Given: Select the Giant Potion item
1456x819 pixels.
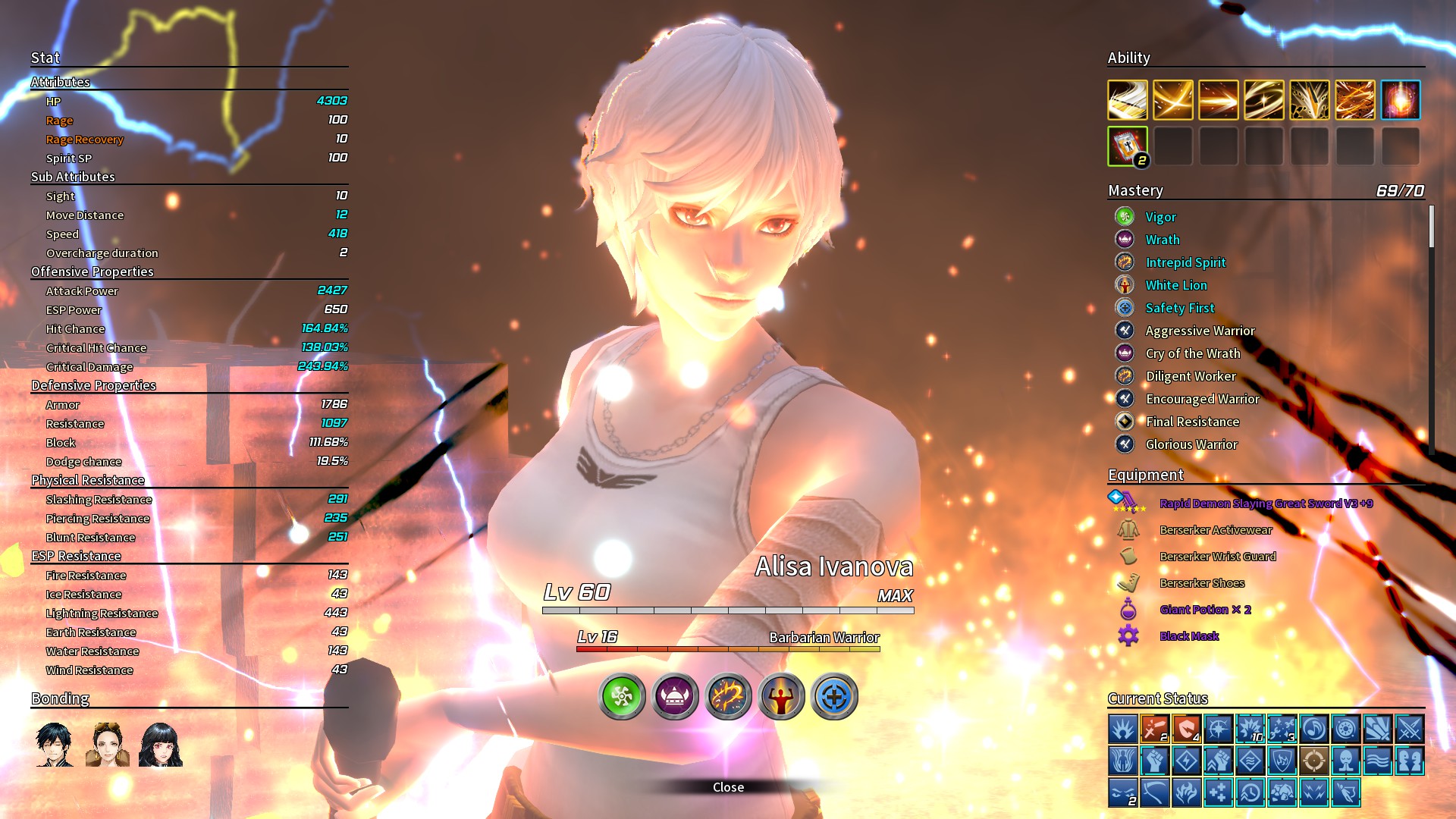Looking at the screenshot, I should 1205,610.
